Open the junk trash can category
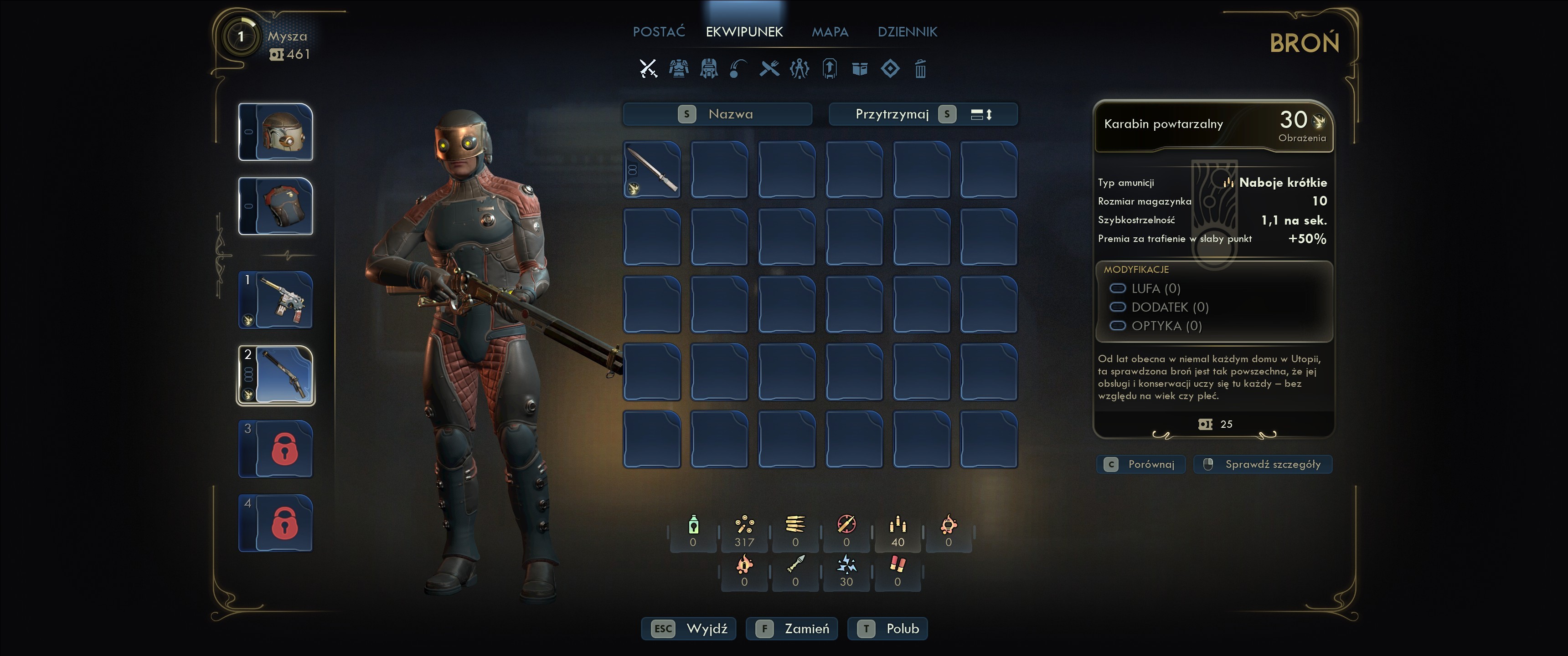Screen dimensions: 1568x656 click(920, 69)
